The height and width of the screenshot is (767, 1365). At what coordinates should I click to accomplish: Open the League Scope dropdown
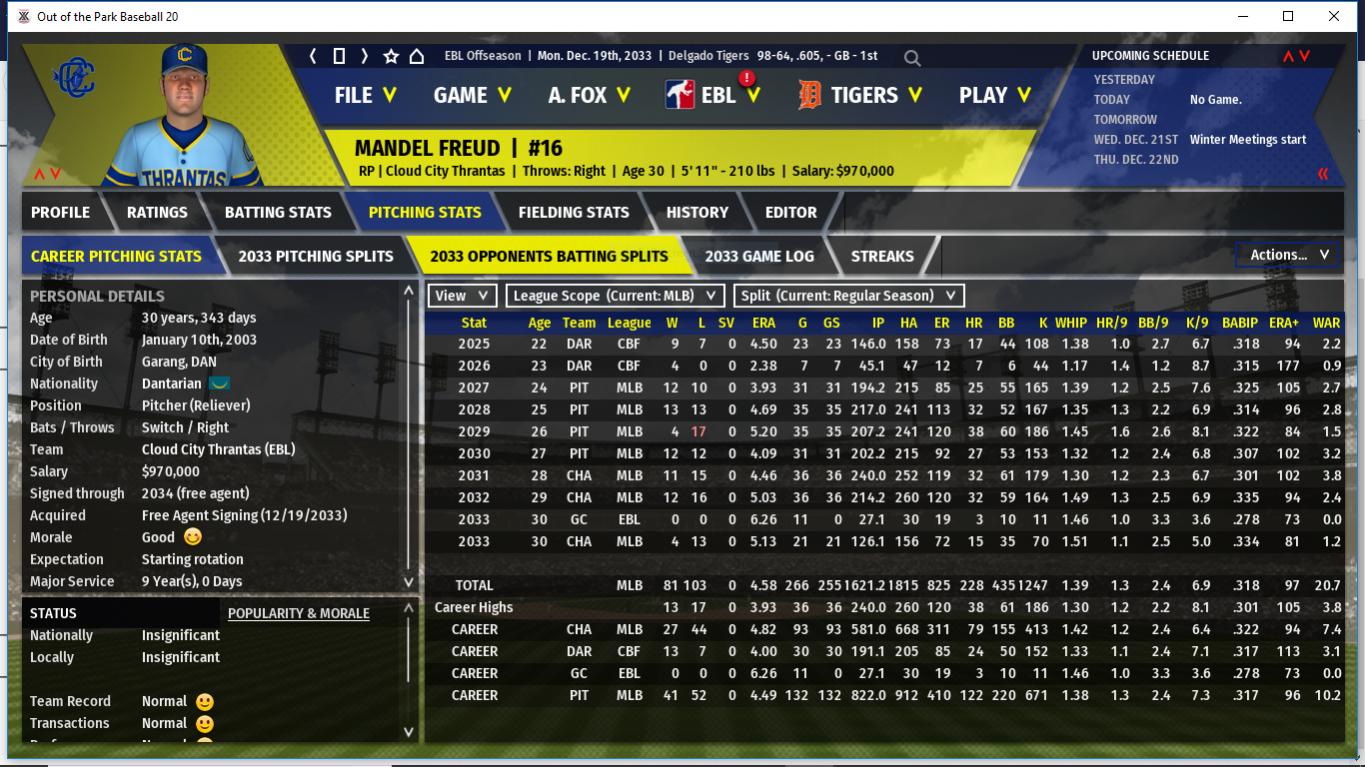click(615, 296)
